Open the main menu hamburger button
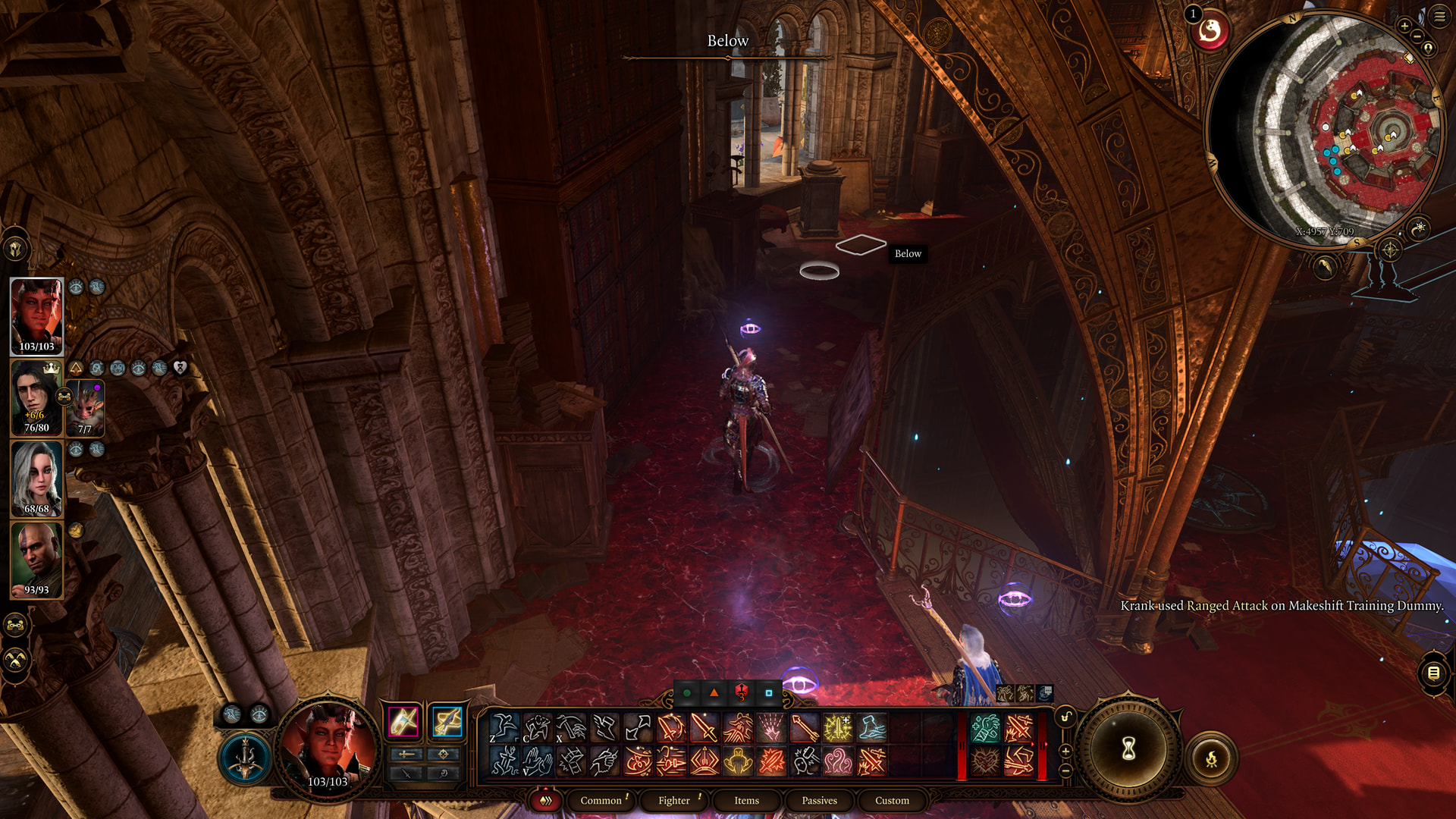 click(1439, 16)
